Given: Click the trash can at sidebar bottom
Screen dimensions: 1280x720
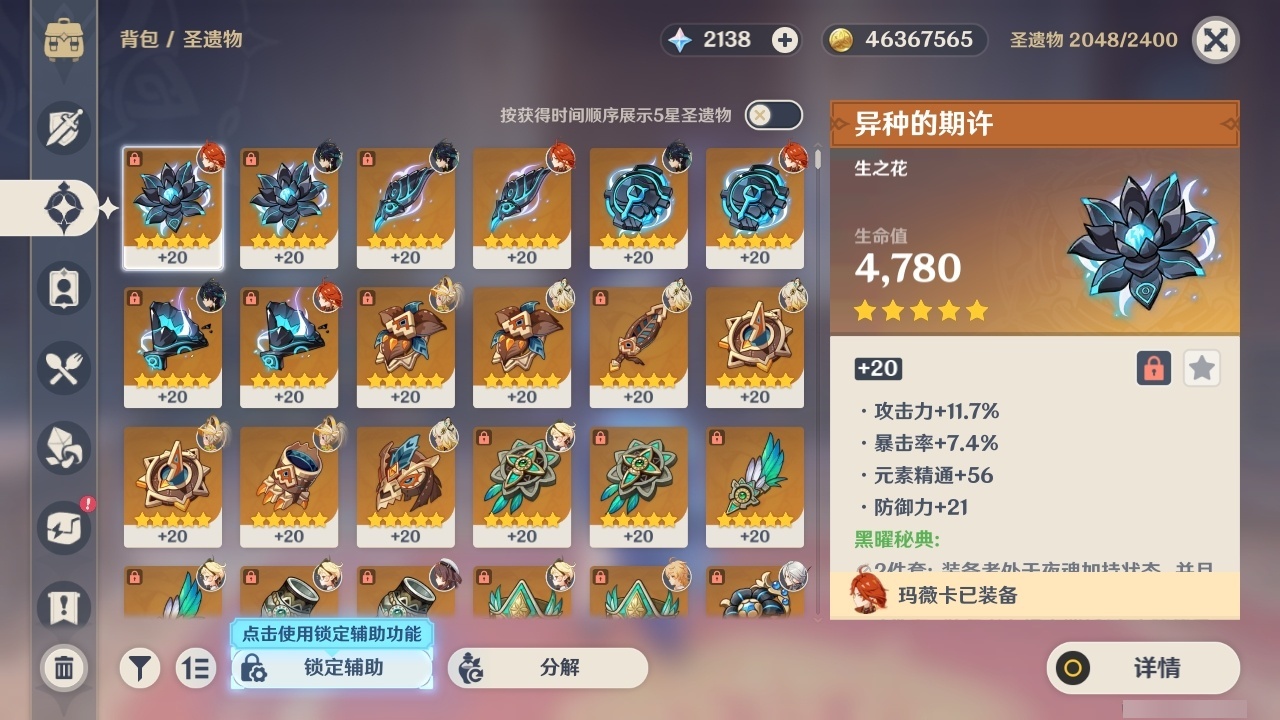Looking at the screenshot, I should point(63,667).
